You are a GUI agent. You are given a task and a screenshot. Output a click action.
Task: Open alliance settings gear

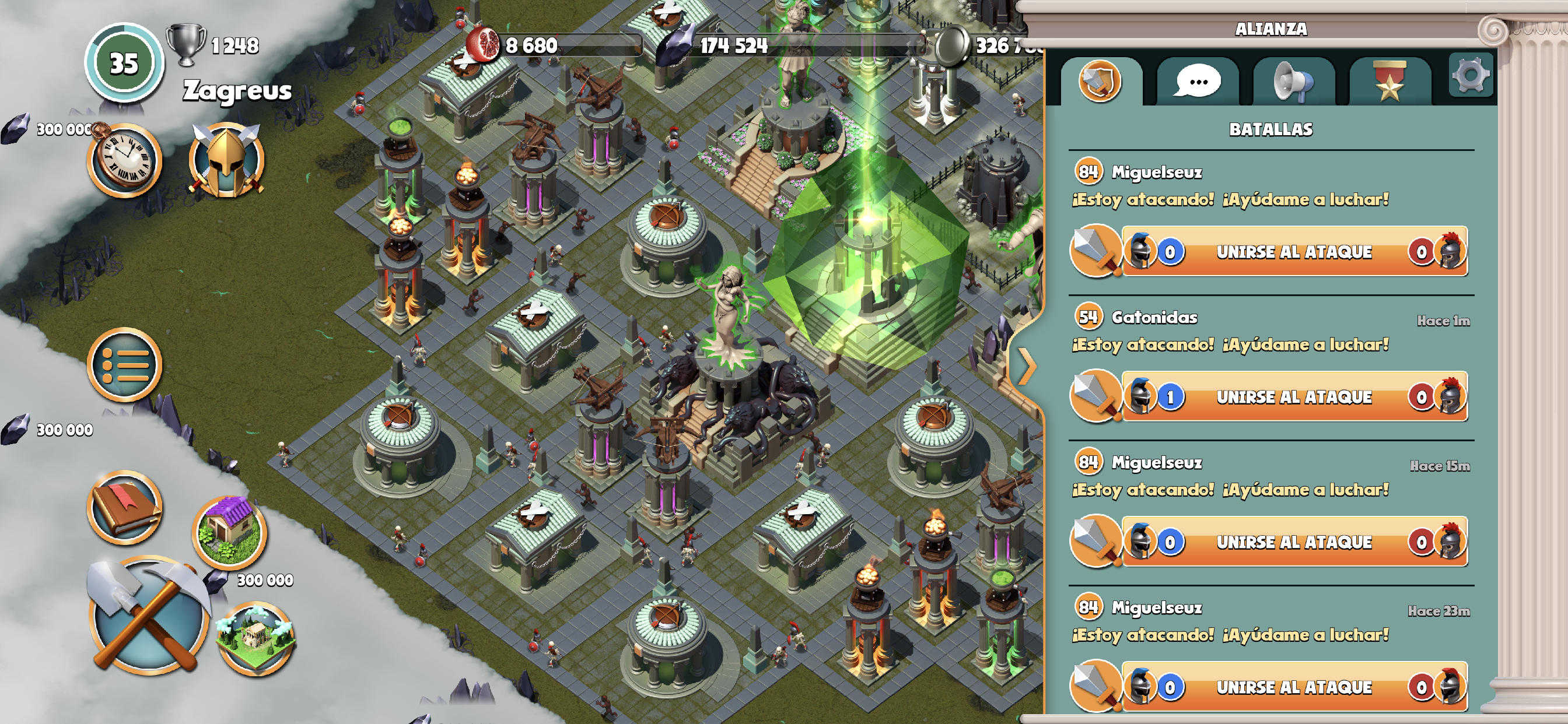click(x=1470, y=76)
